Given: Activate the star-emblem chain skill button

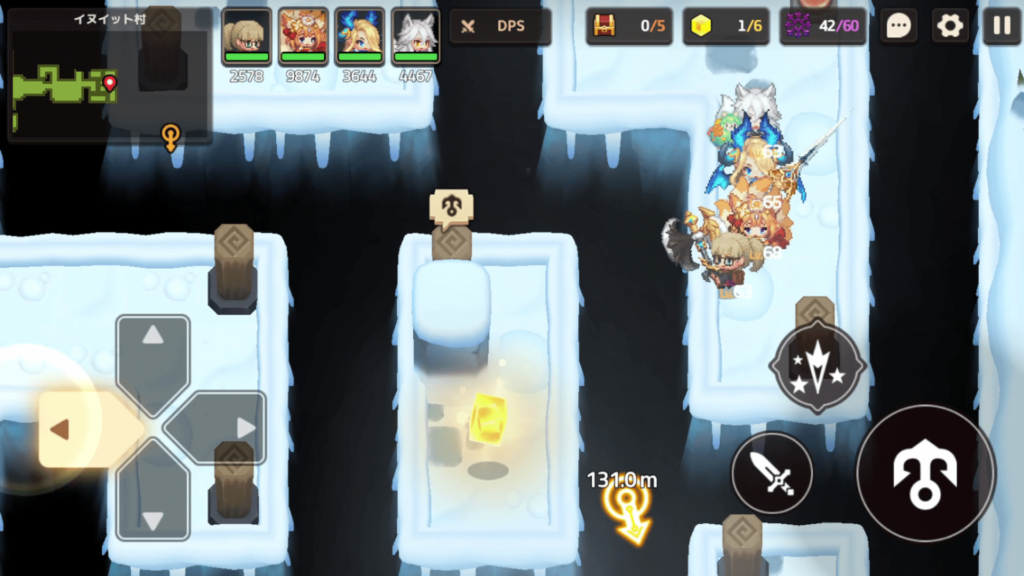Looking at the screenshot, I should 817,367.
